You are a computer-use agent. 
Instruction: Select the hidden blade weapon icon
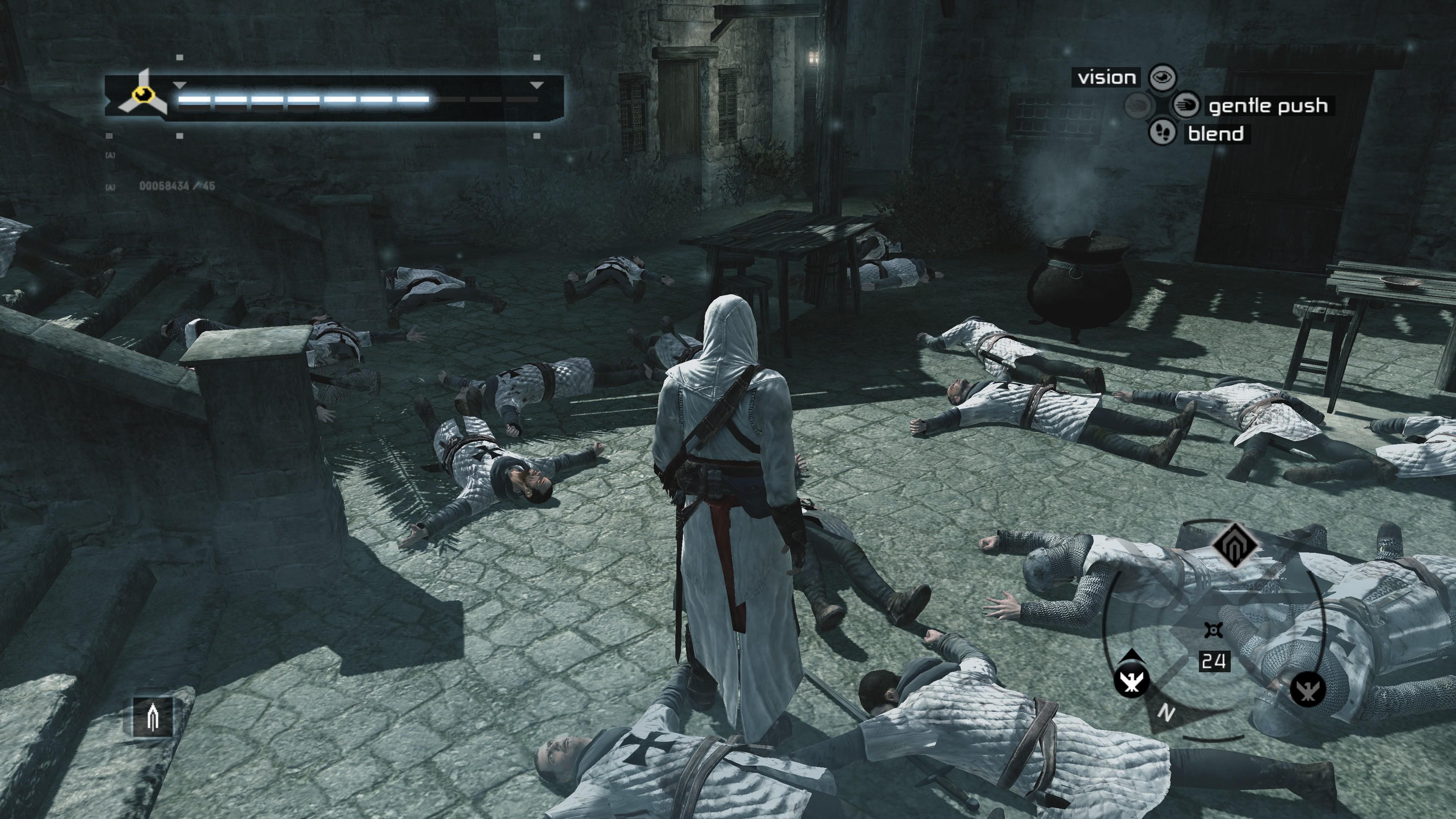[152, 717]
